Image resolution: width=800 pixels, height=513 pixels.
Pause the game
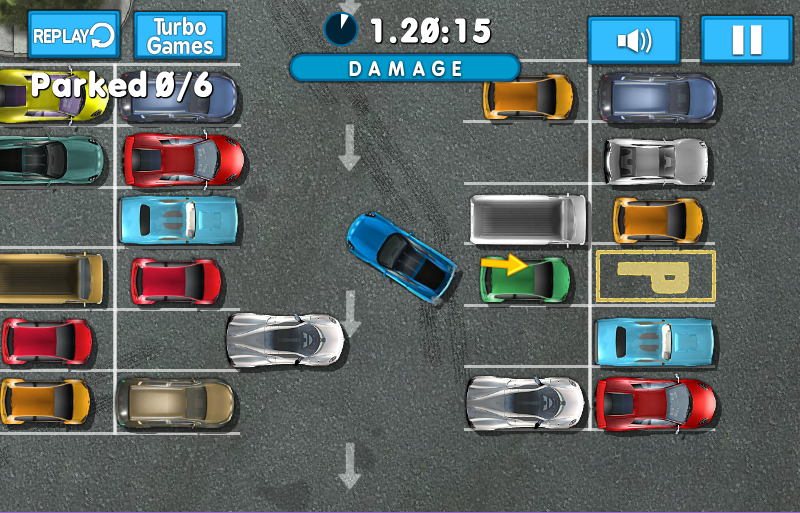[x=746, y=41]
